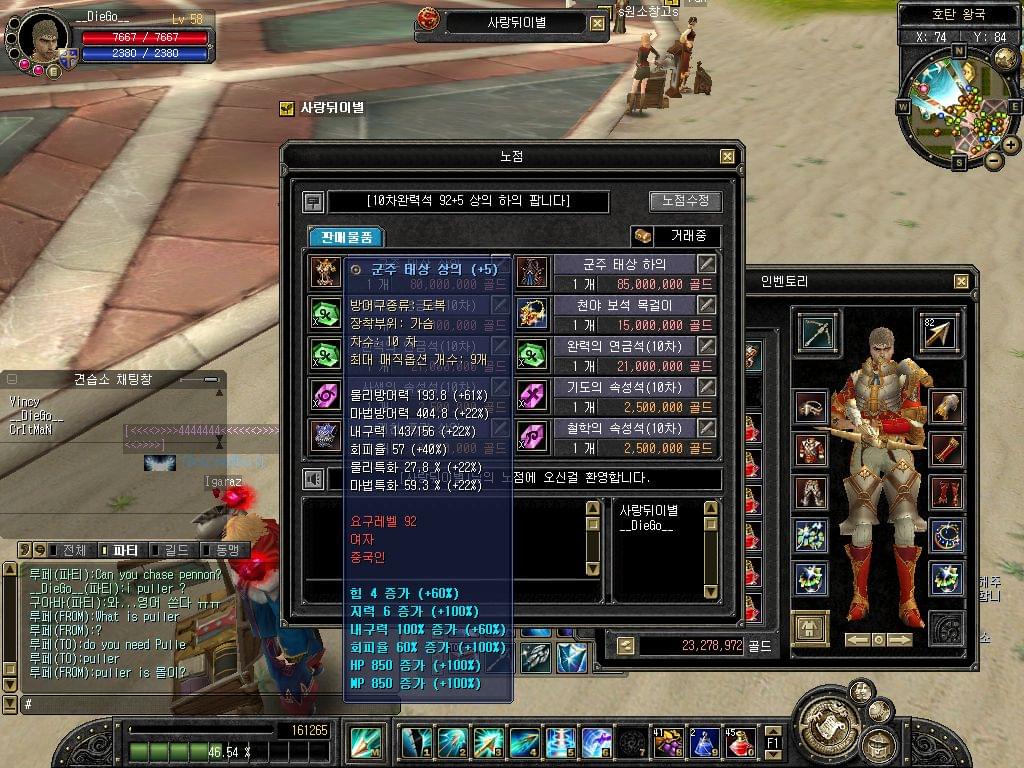Close the 인벤토리 inventory window

pos(961,282)
